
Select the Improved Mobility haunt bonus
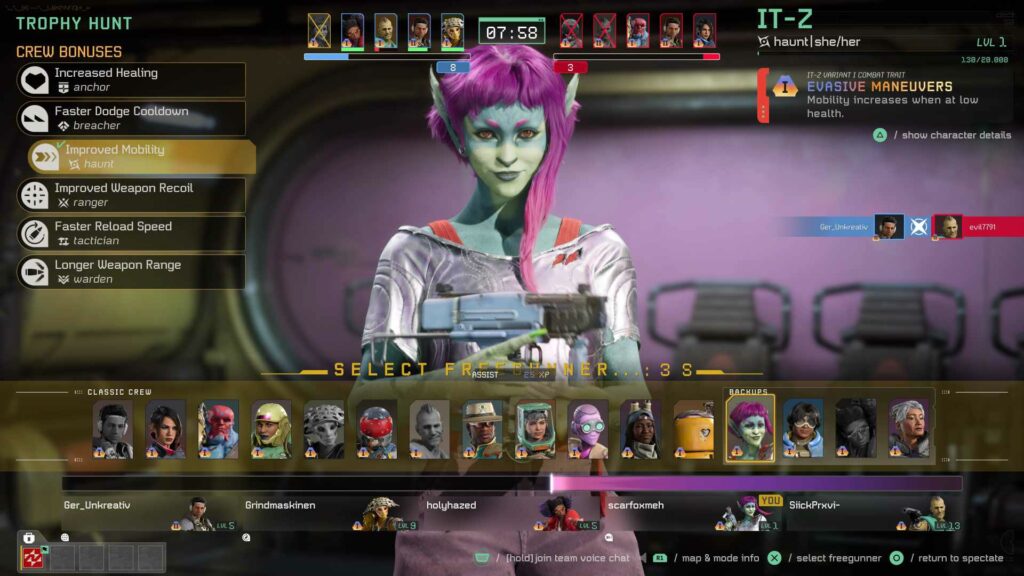(141, 157)
